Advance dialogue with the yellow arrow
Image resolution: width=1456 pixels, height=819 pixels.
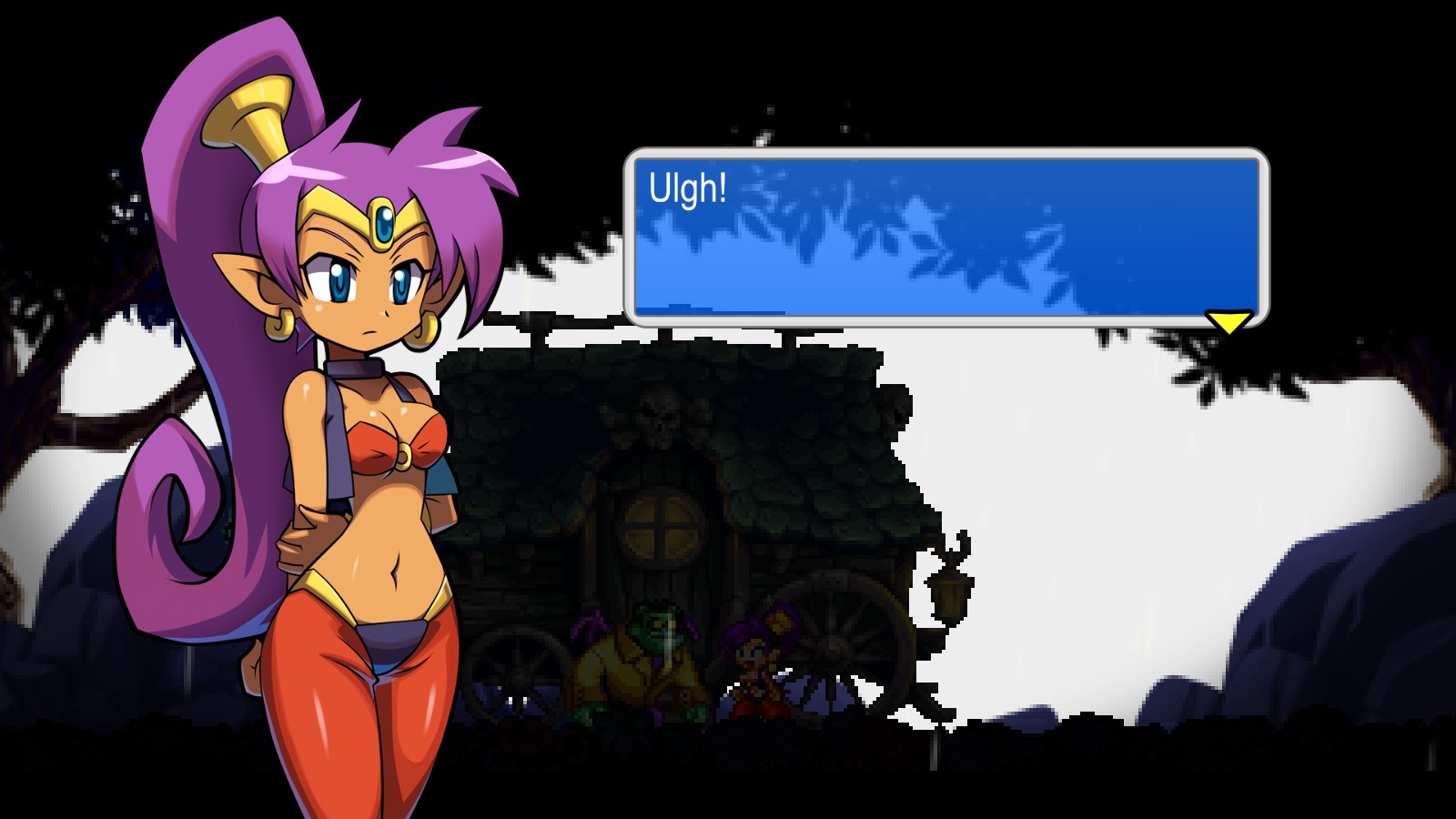tap(1228, 321)
